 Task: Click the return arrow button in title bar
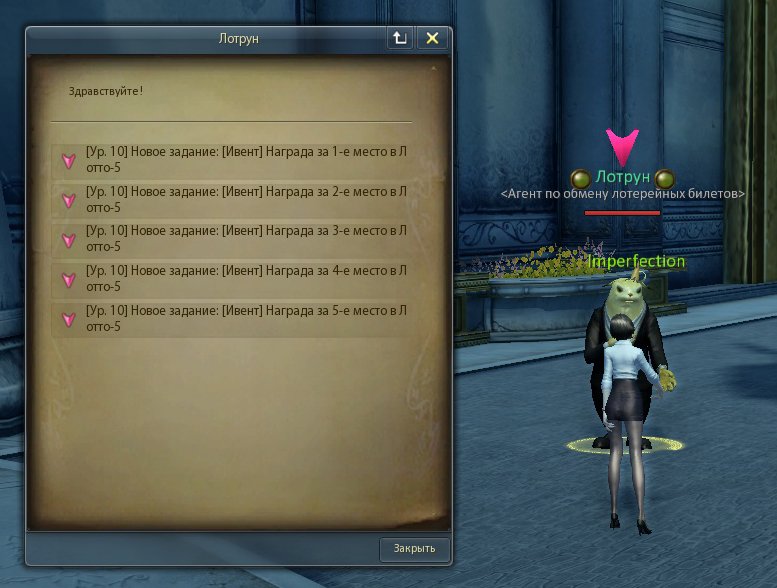tap(400, 38)
